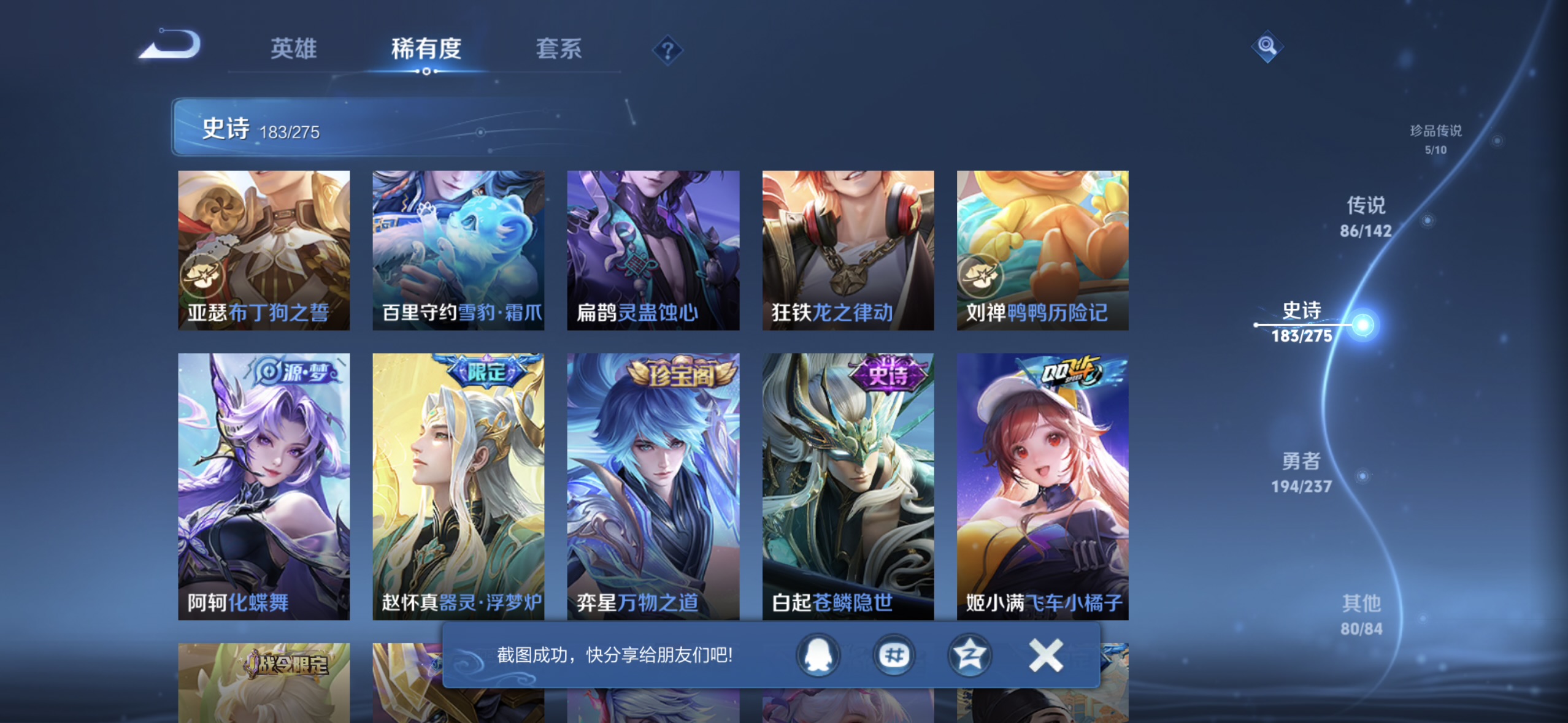Image resolution: width=1568 pixels, height=723 pixels.
Task: Switch to the 套系 tab
Action: [559, 49]
